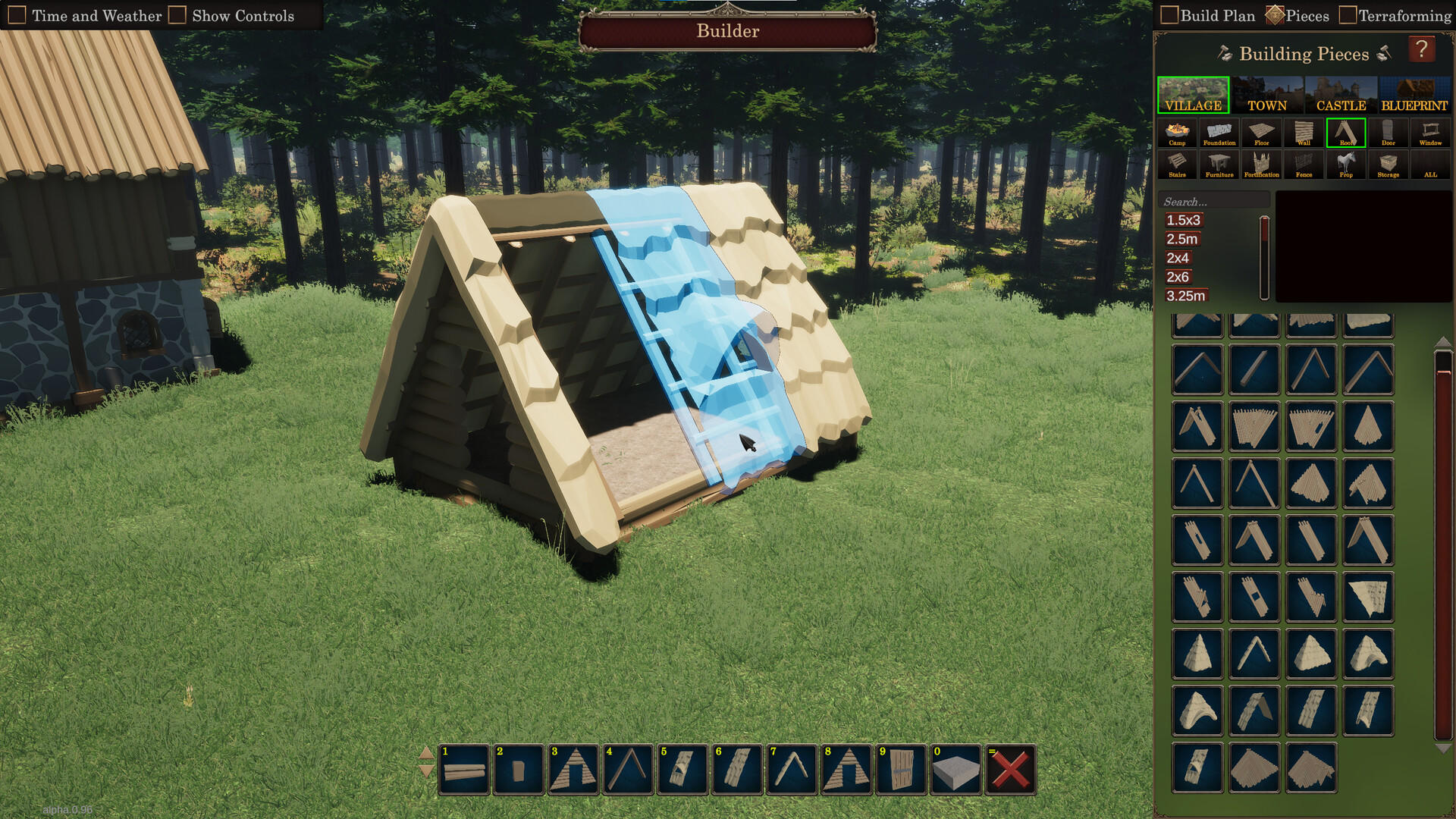View ALL building pieces
Viewport: 1456px width, 819px height.
point(1431,165)
